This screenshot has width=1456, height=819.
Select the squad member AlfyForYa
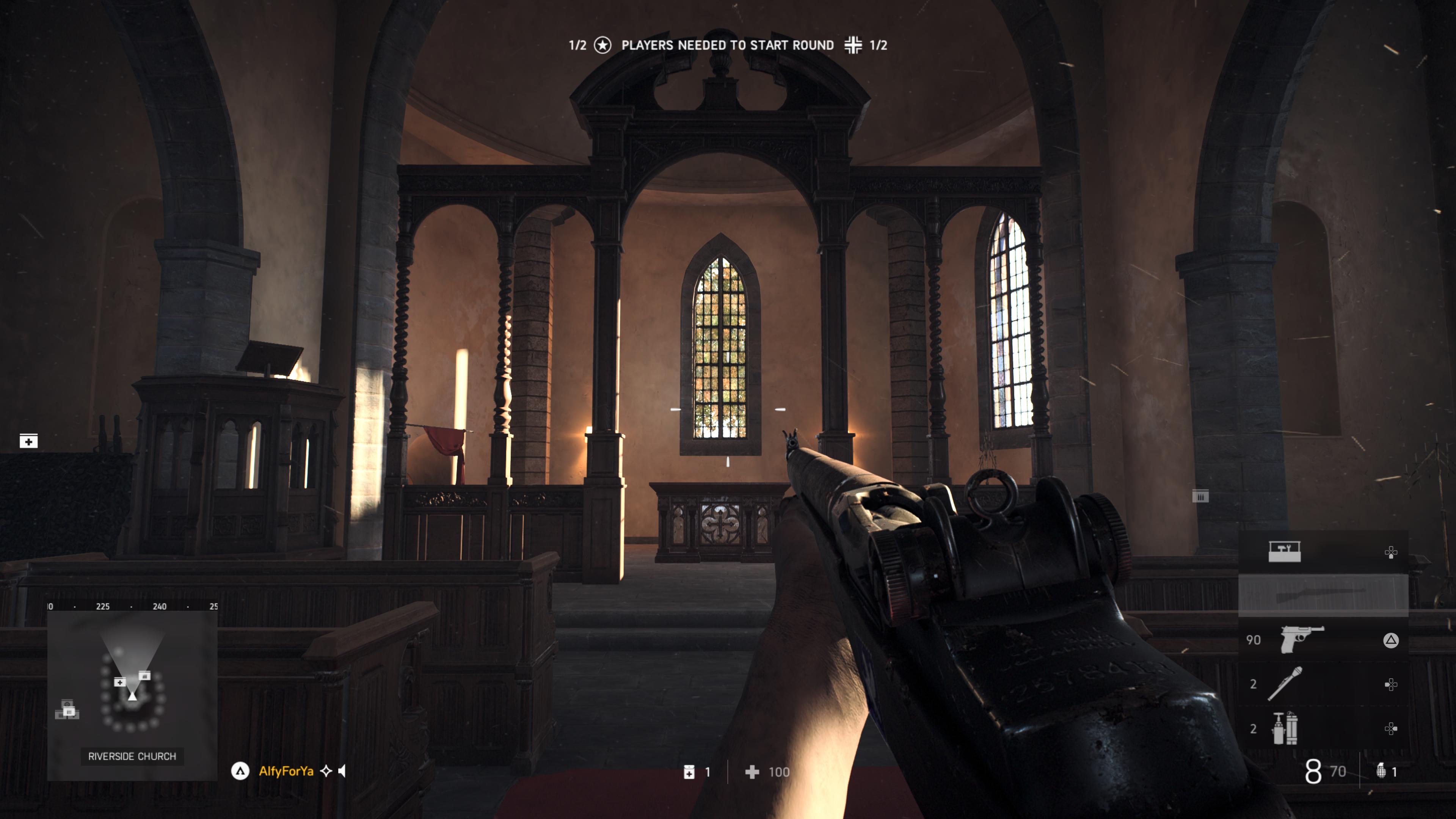[x=286, y=771]
